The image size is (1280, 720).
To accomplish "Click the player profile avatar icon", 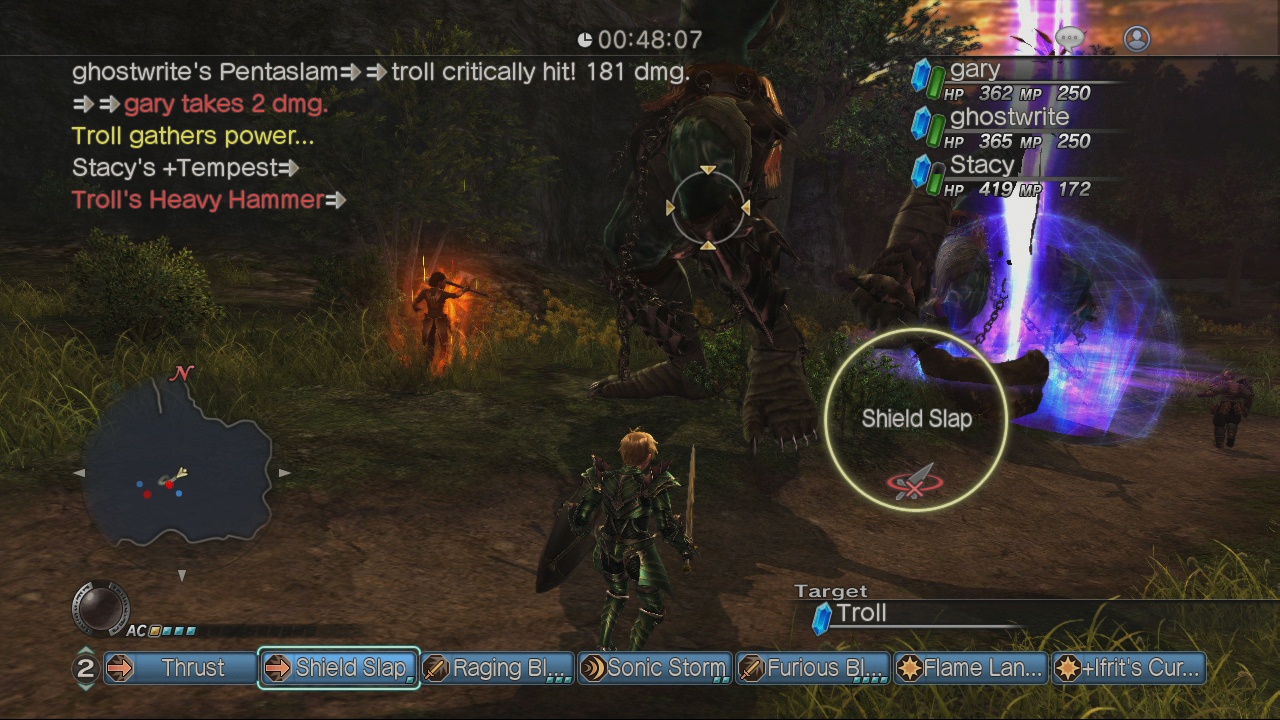I will coord(1136,37).
